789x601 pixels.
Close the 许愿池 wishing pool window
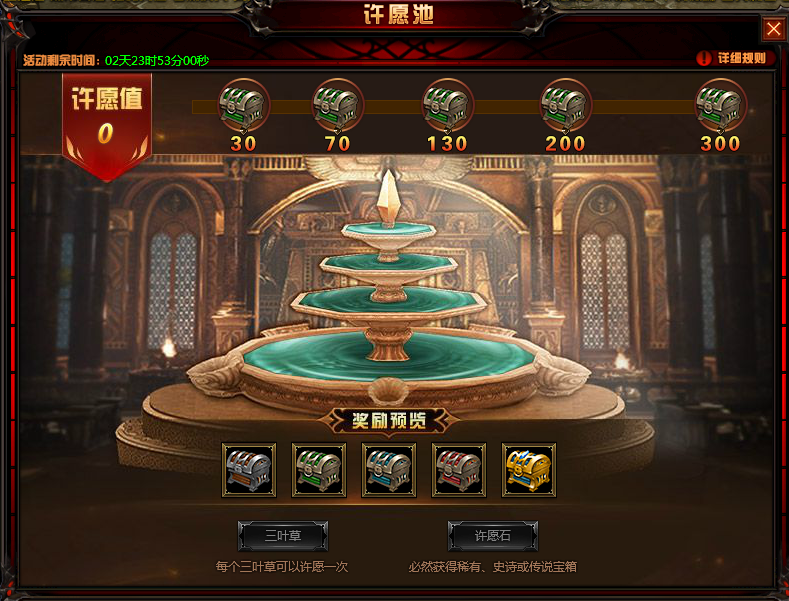click(773, 29)
